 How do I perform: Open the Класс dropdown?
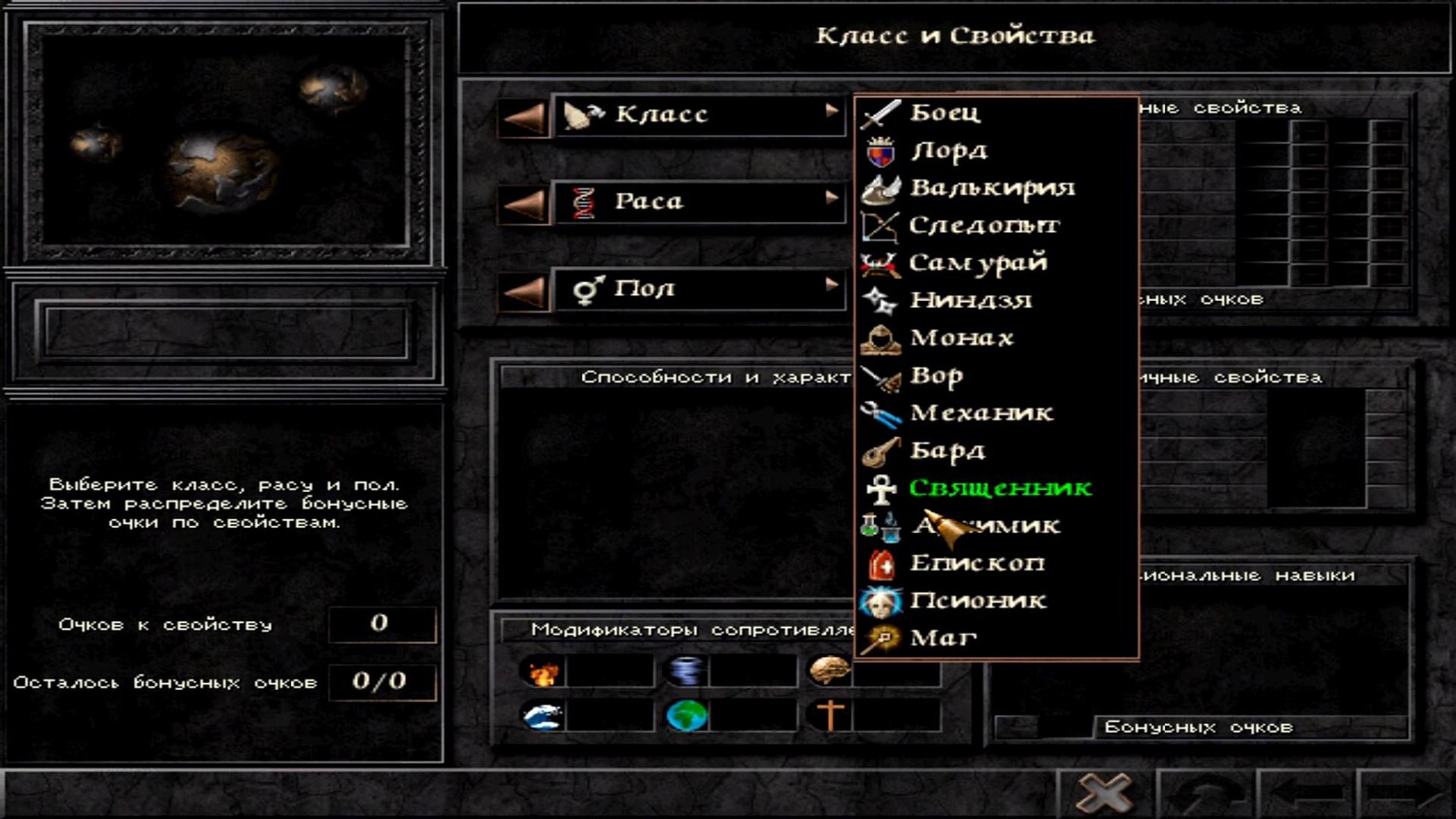pos(699,115)
